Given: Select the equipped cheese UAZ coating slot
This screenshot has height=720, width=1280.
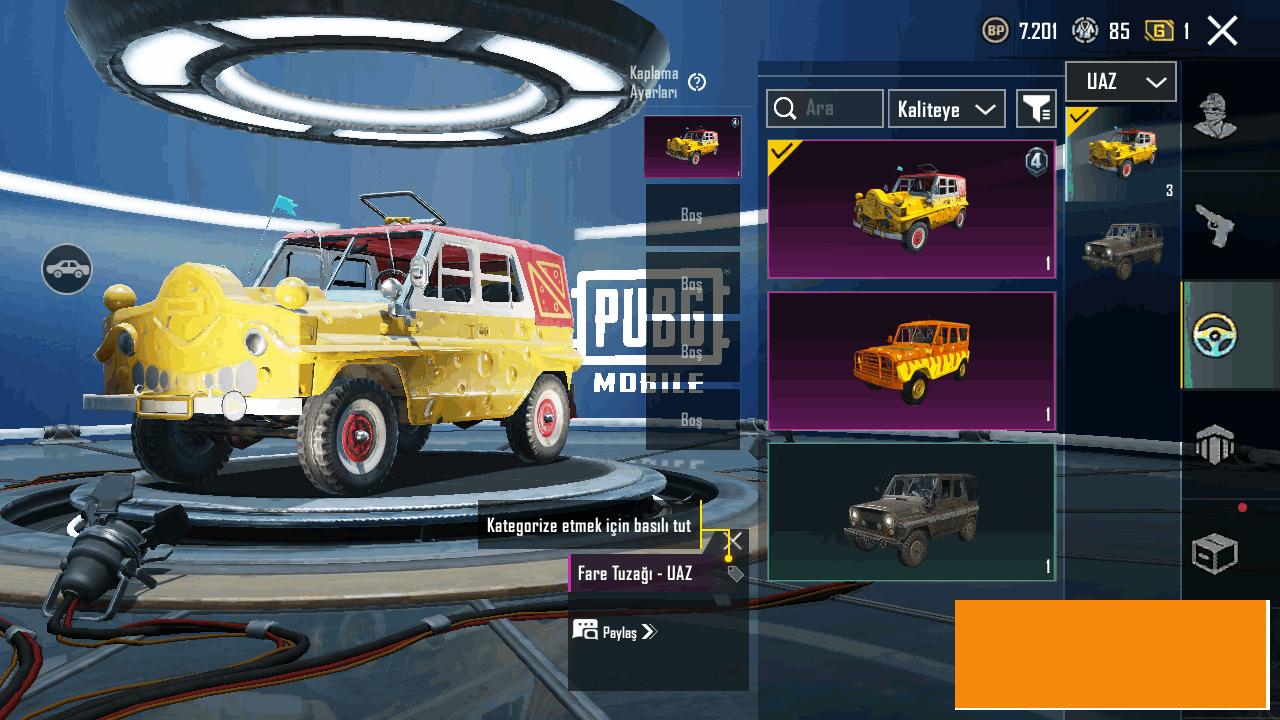Looking at the screenshot, I should click(692, 147).
